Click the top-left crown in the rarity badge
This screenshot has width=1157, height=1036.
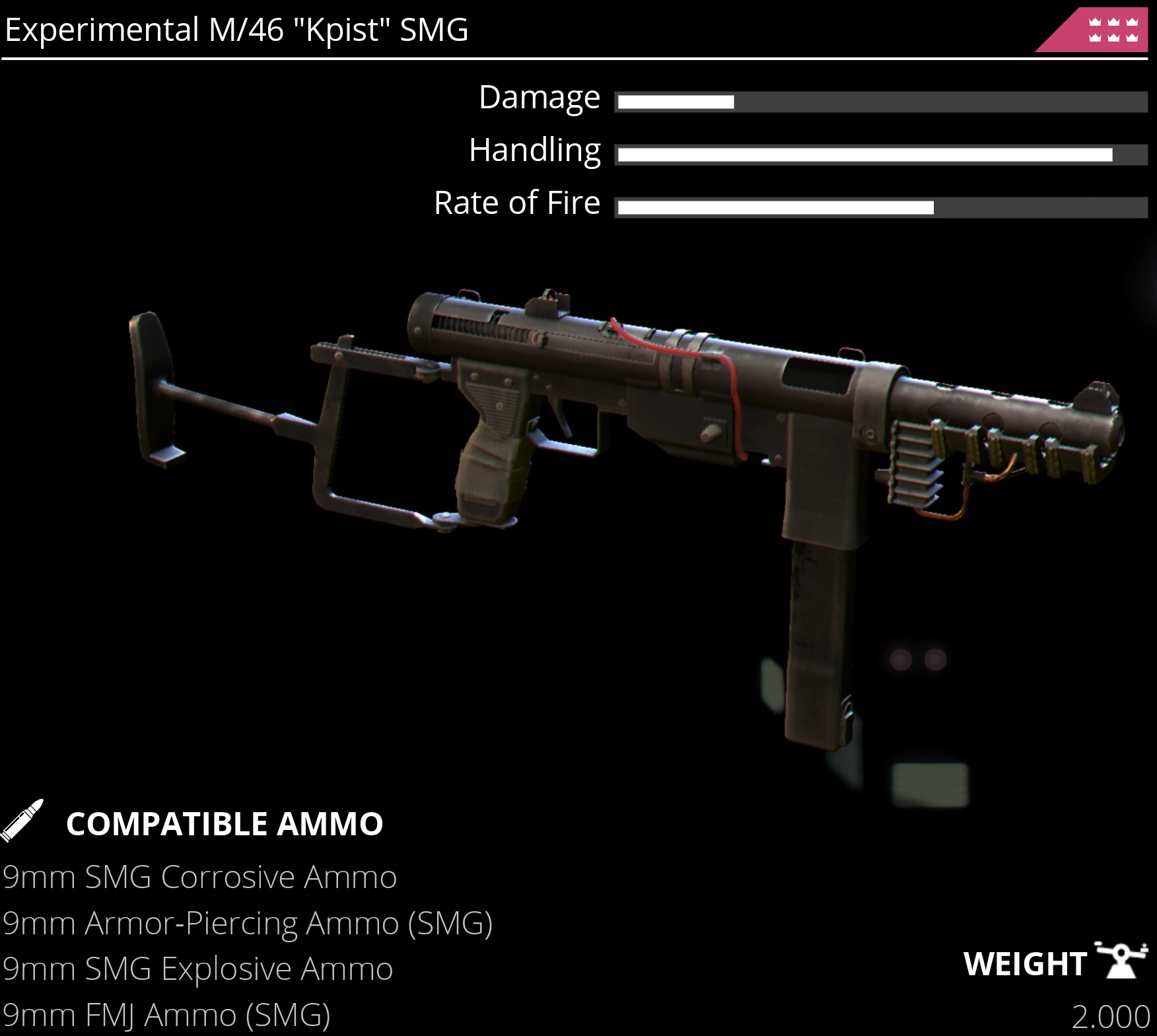click(1096, 22)
